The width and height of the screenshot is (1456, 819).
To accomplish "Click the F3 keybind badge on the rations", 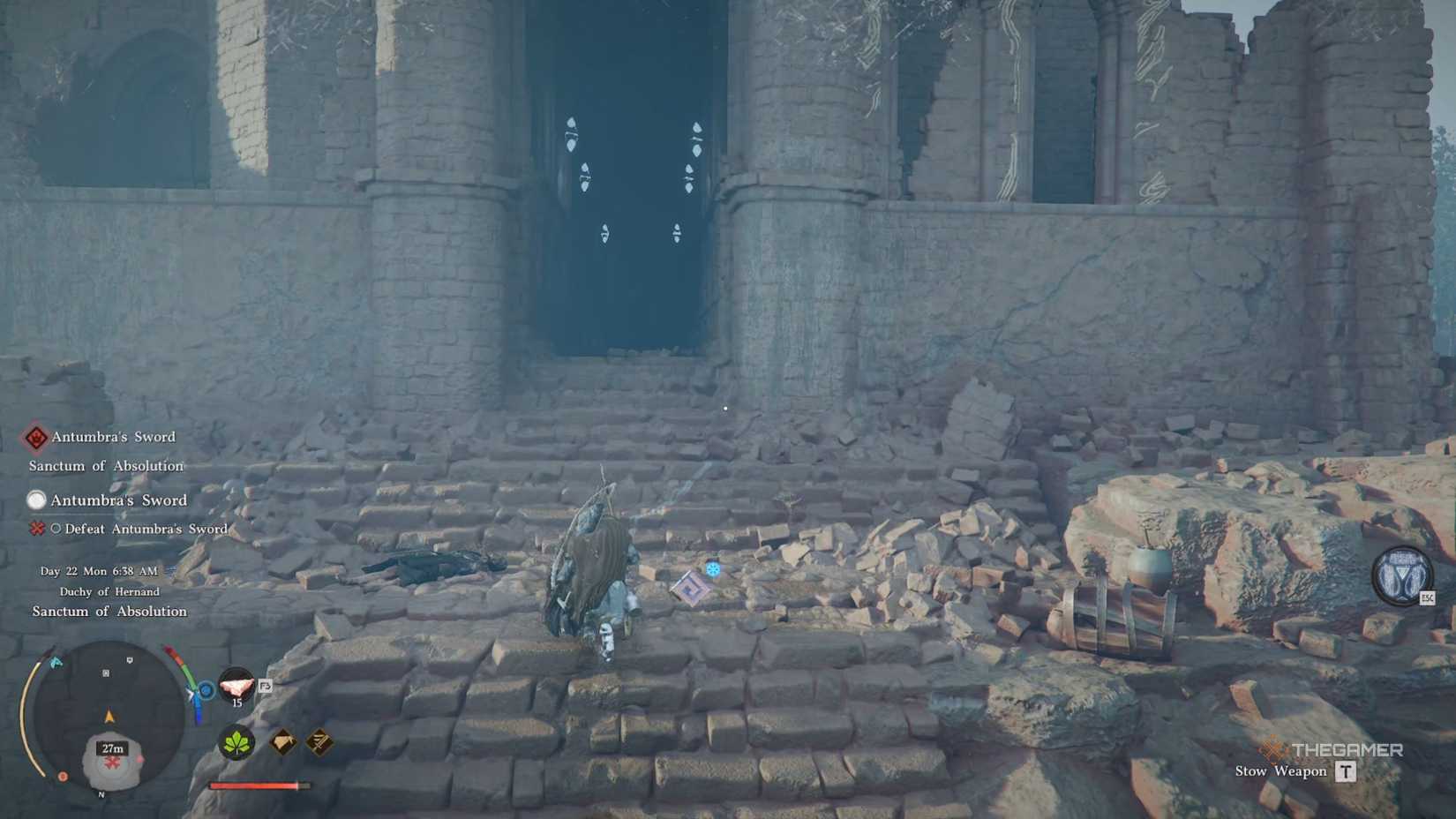I will point(266,686).
